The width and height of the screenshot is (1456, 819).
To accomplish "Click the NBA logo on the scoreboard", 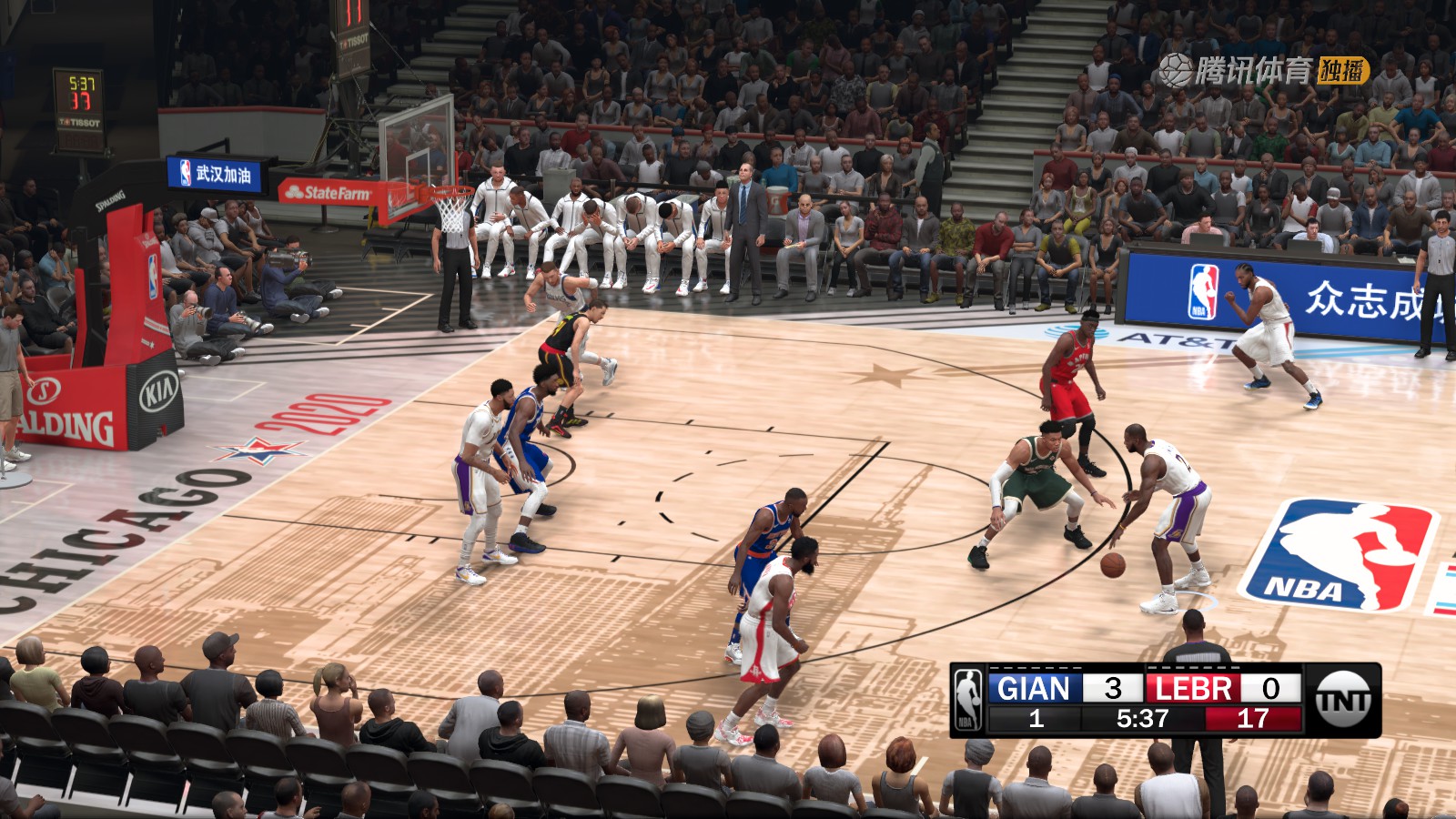I will (x=967, y=696).
